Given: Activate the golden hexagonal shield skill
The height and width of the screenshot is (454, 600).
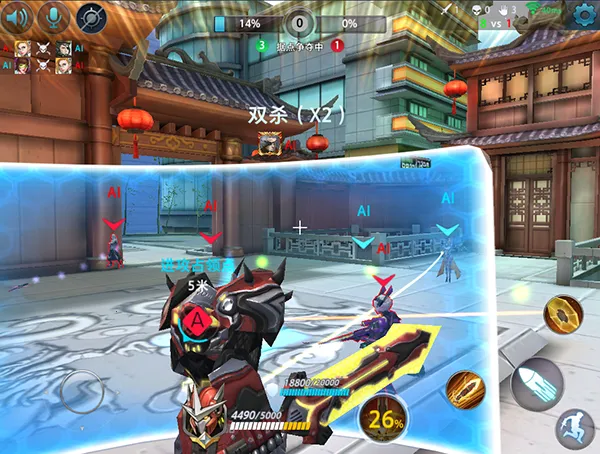Looking at the screenshot, I should (562, 314).
